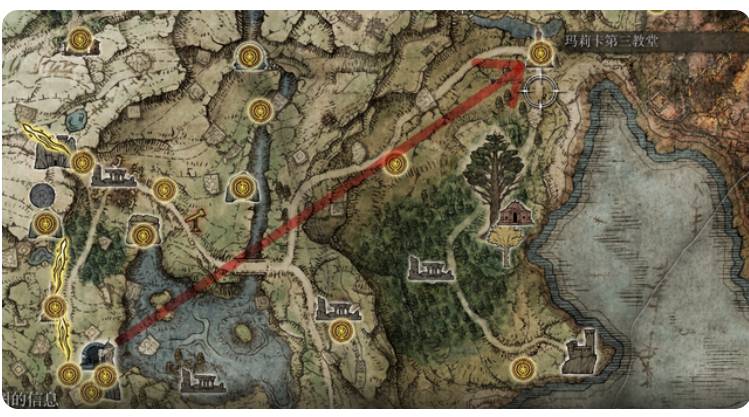Click the dark round marker near the lightning bolts
The height and width of the screenshot is (417, 749).
pos(42,195)
